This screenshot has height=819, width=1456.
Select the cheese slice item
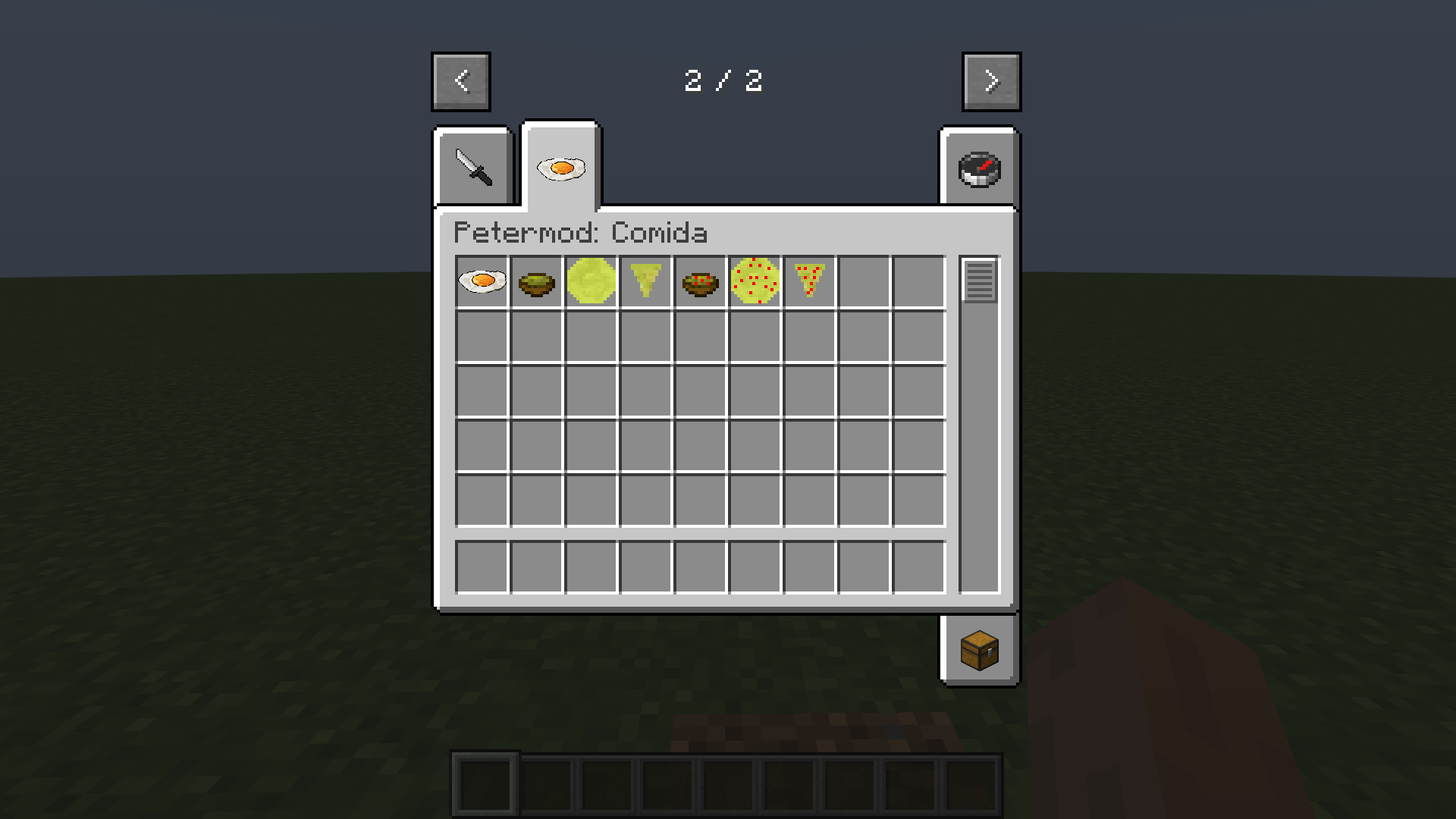645,281
